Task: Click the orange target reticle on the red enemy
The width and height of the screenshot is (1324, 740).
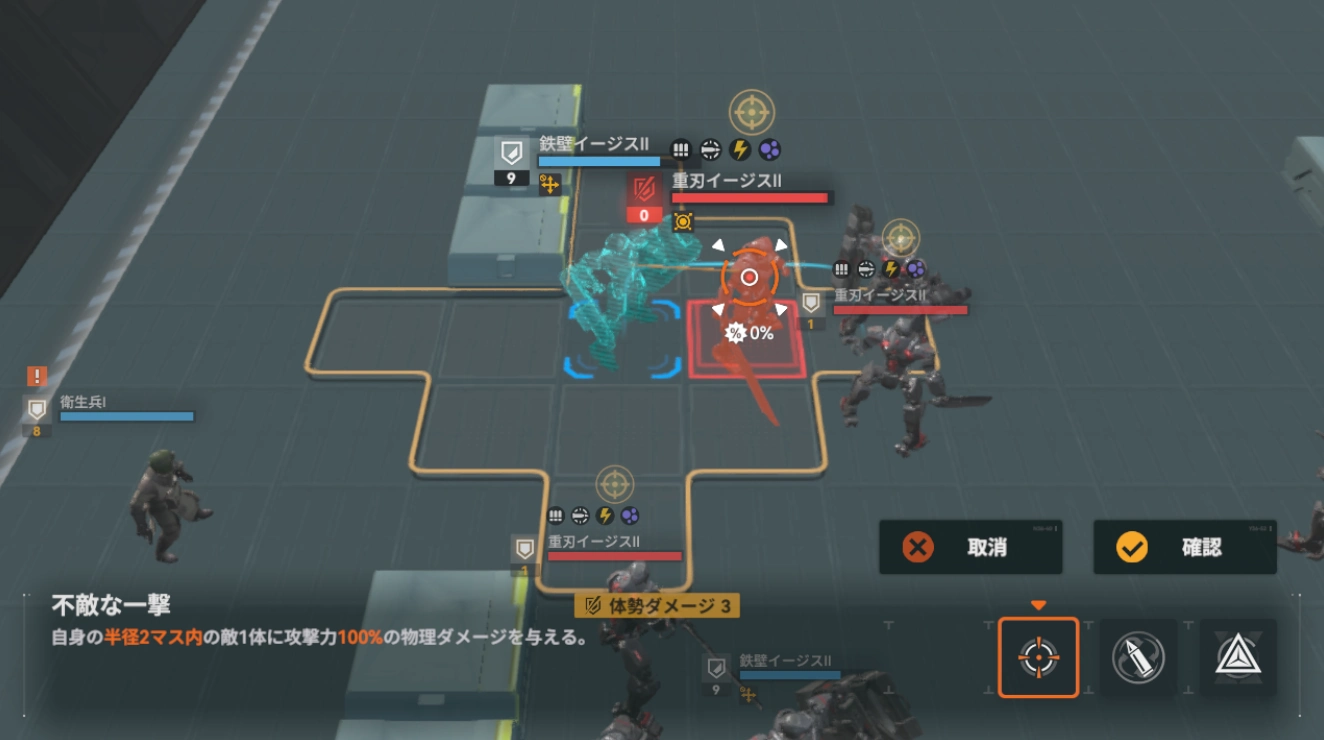Action: point(748,276)
